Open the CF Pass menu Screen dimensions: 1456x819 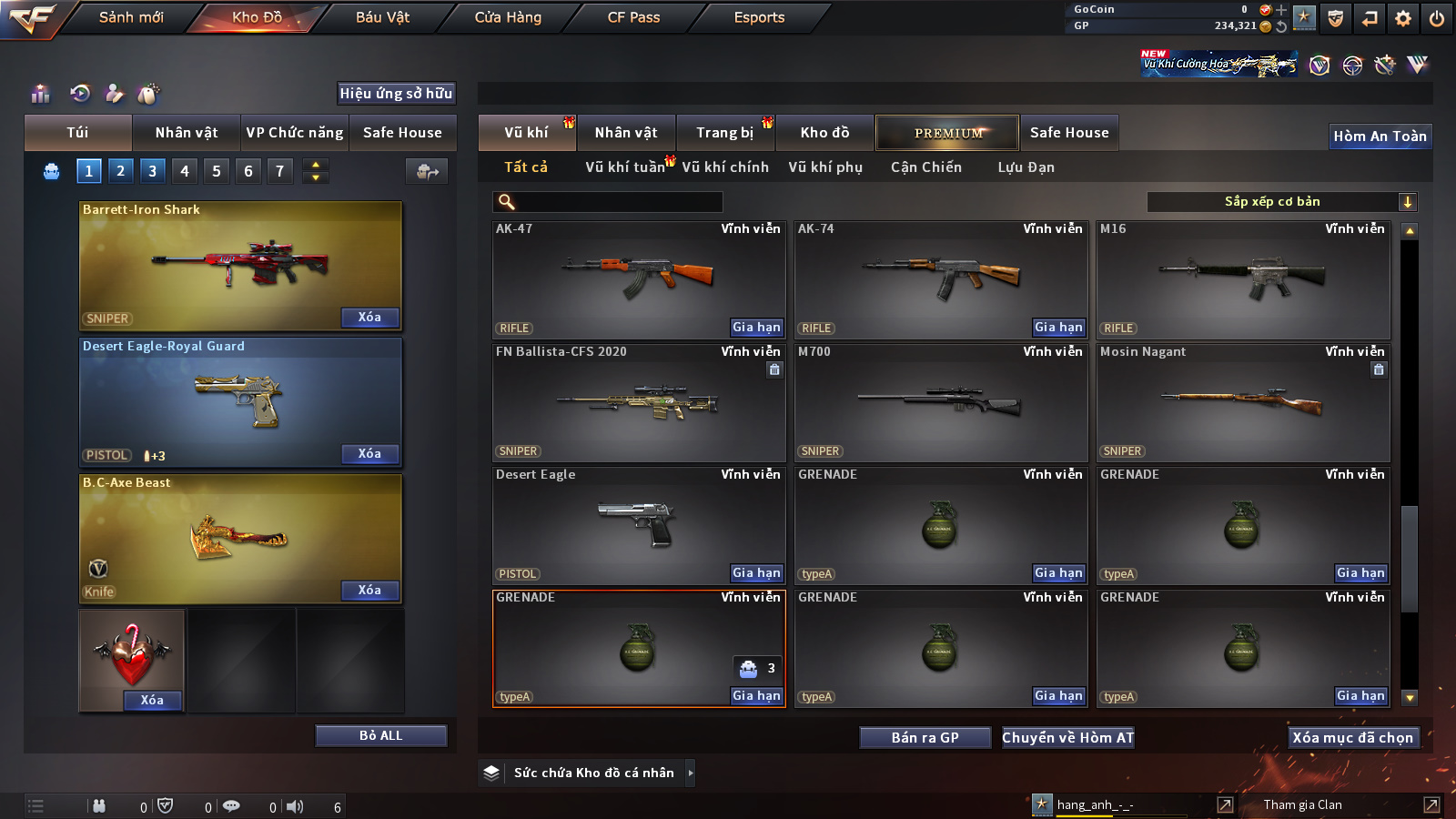[x=633, y=17]
